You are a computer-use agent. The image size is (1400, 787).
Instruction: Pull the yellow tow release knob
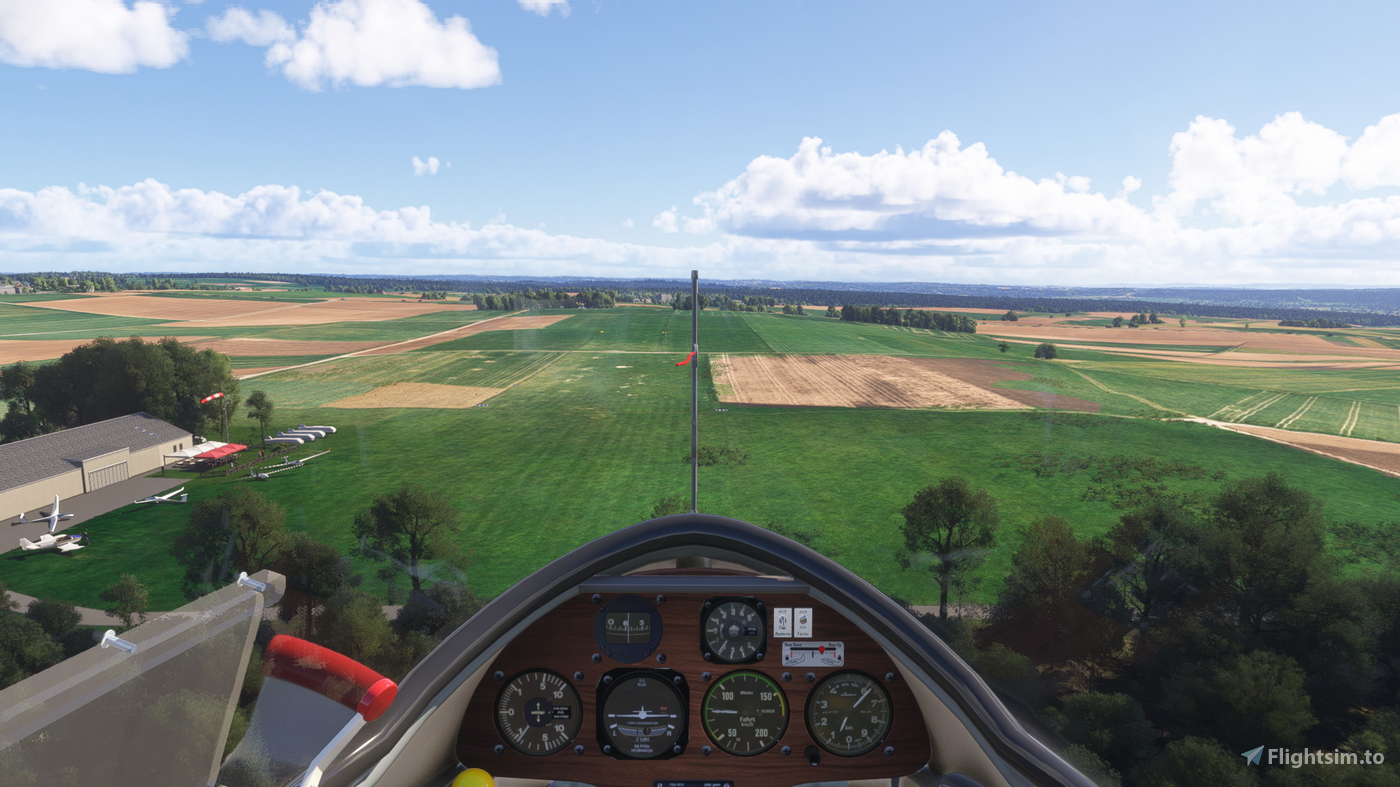click(472, 778)
